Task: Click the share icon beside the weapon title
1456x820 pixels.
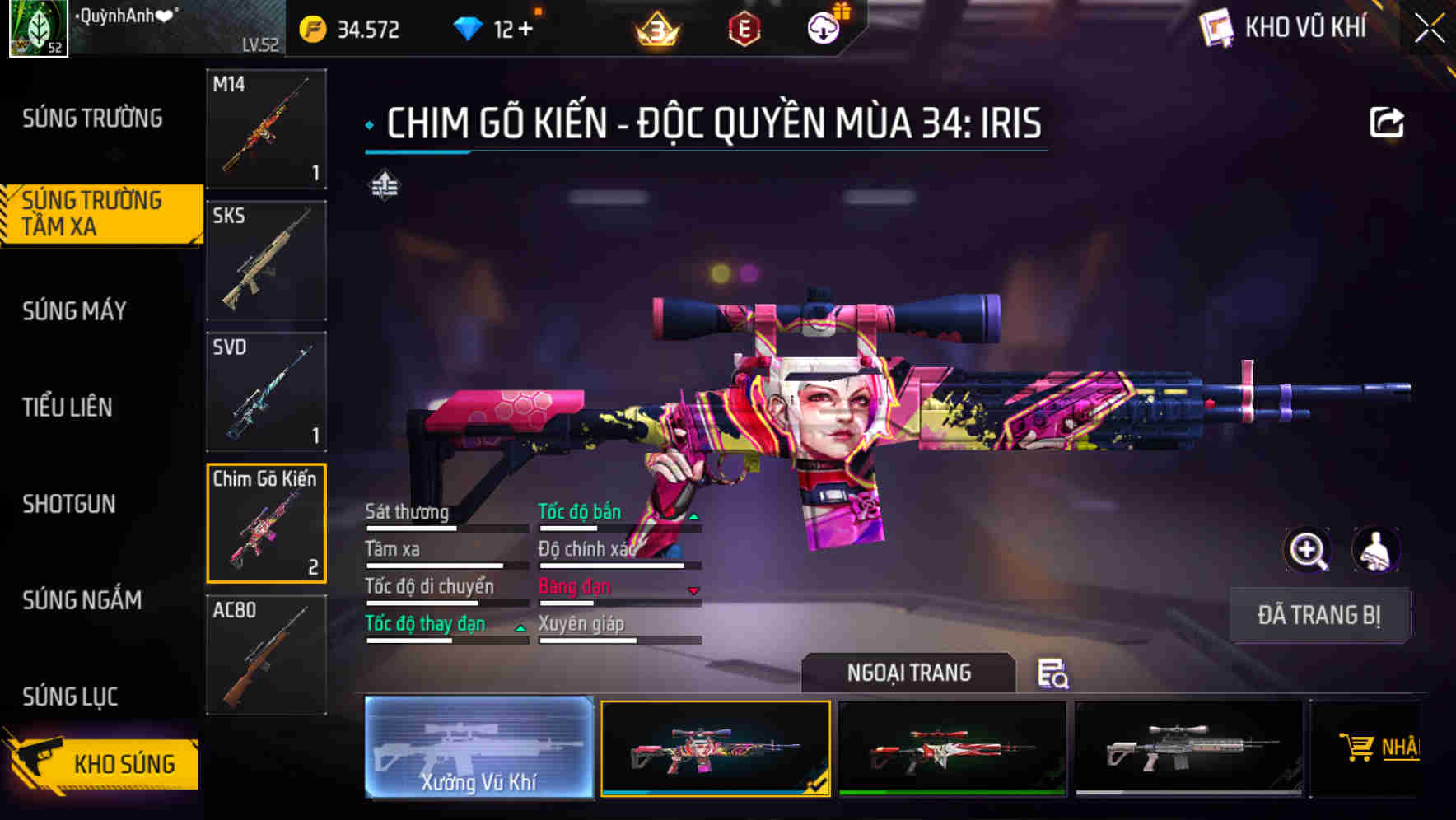Action: point(1388,121)
